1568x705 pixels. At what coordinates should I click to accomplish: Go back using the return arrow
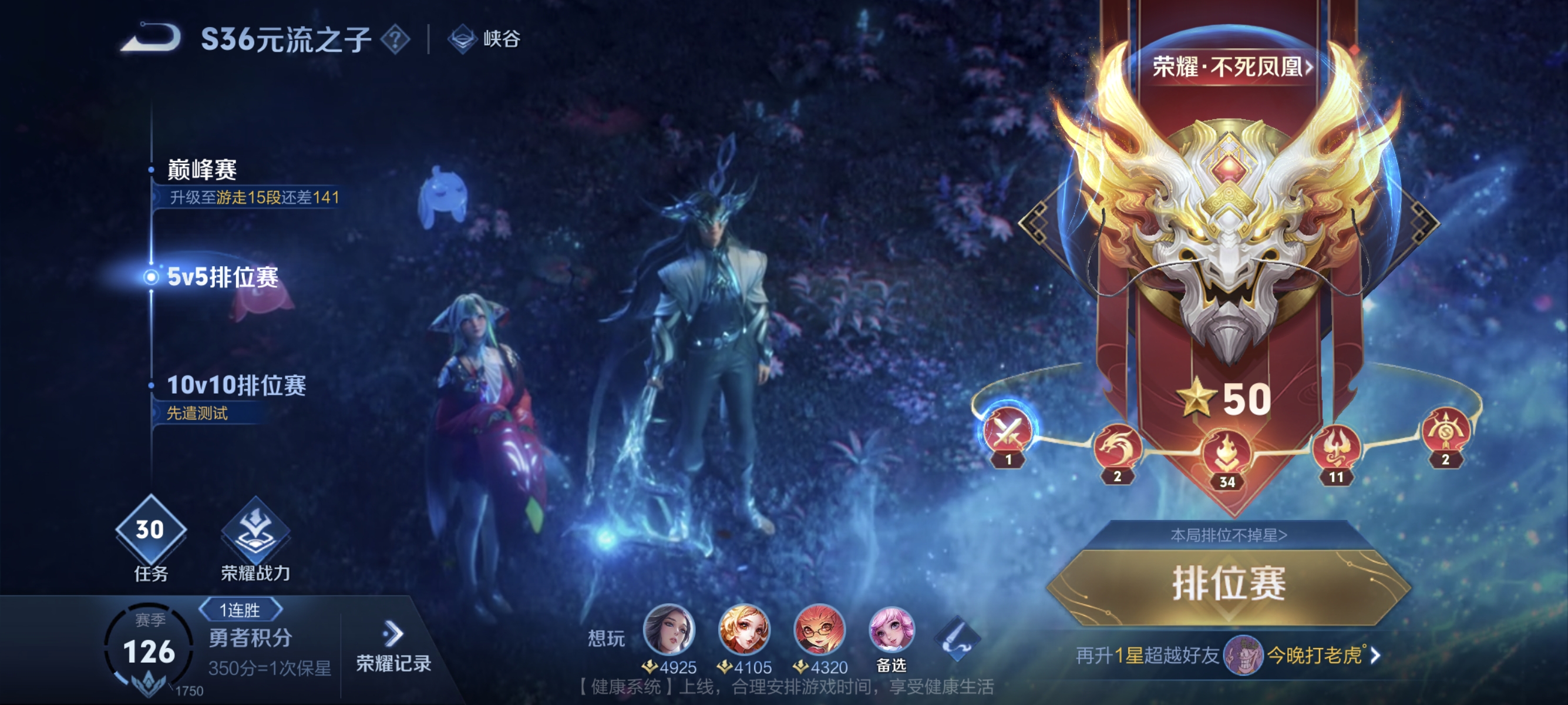point(152,38)
